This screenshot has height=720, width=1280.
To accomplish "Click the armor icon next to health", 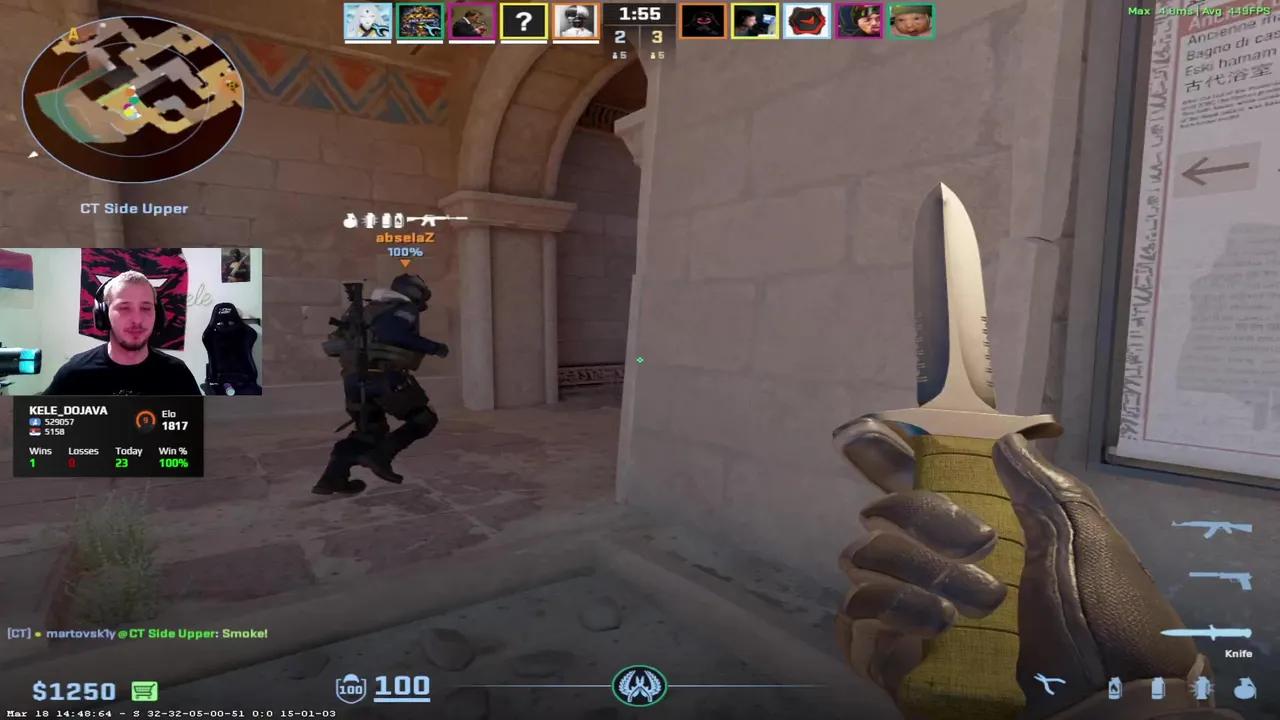I will point(350,687).
